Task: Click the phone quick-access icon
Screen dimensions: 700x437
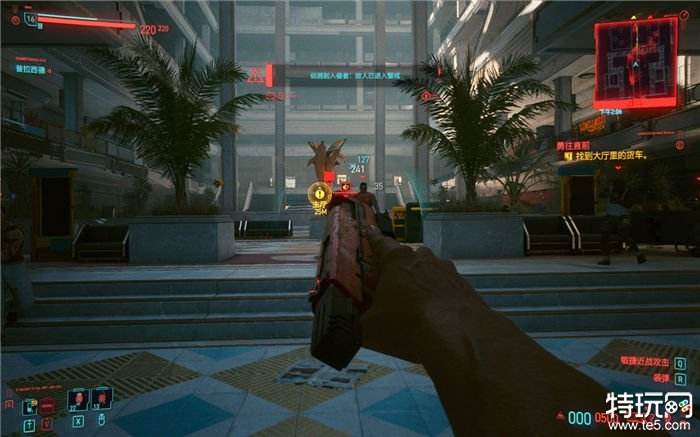Action: coord(29,405)
